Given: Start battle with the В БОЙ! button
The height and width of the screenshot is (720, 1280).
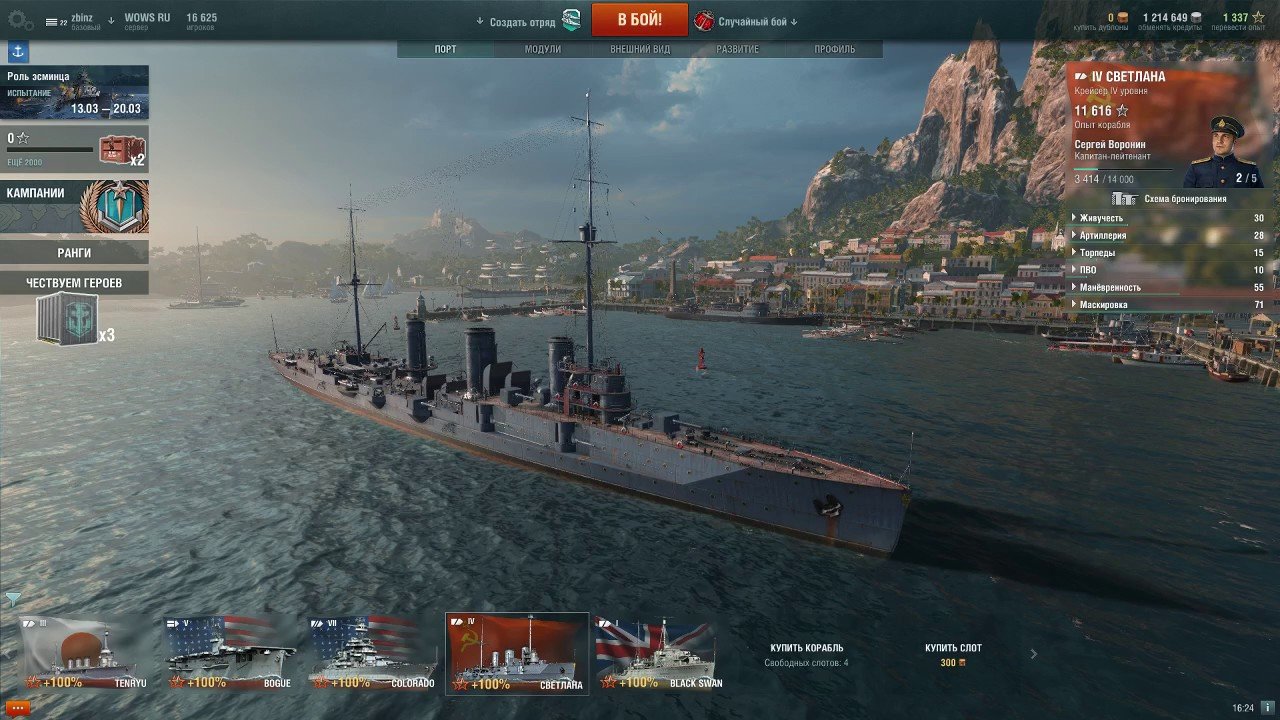Looking at the screenshot, I should (639, 19).
